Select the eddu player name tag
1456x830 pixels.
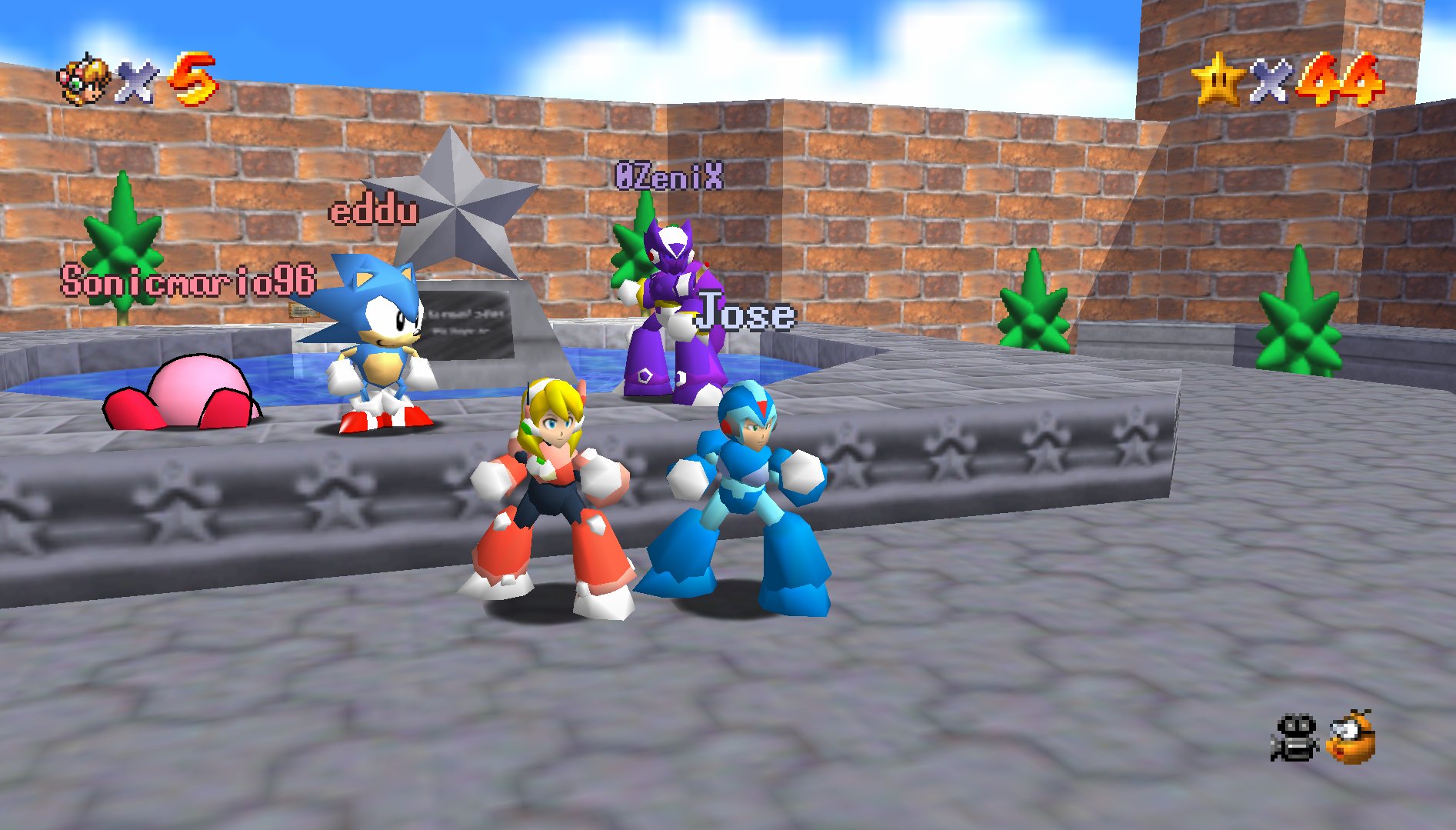tap(374, 211)
